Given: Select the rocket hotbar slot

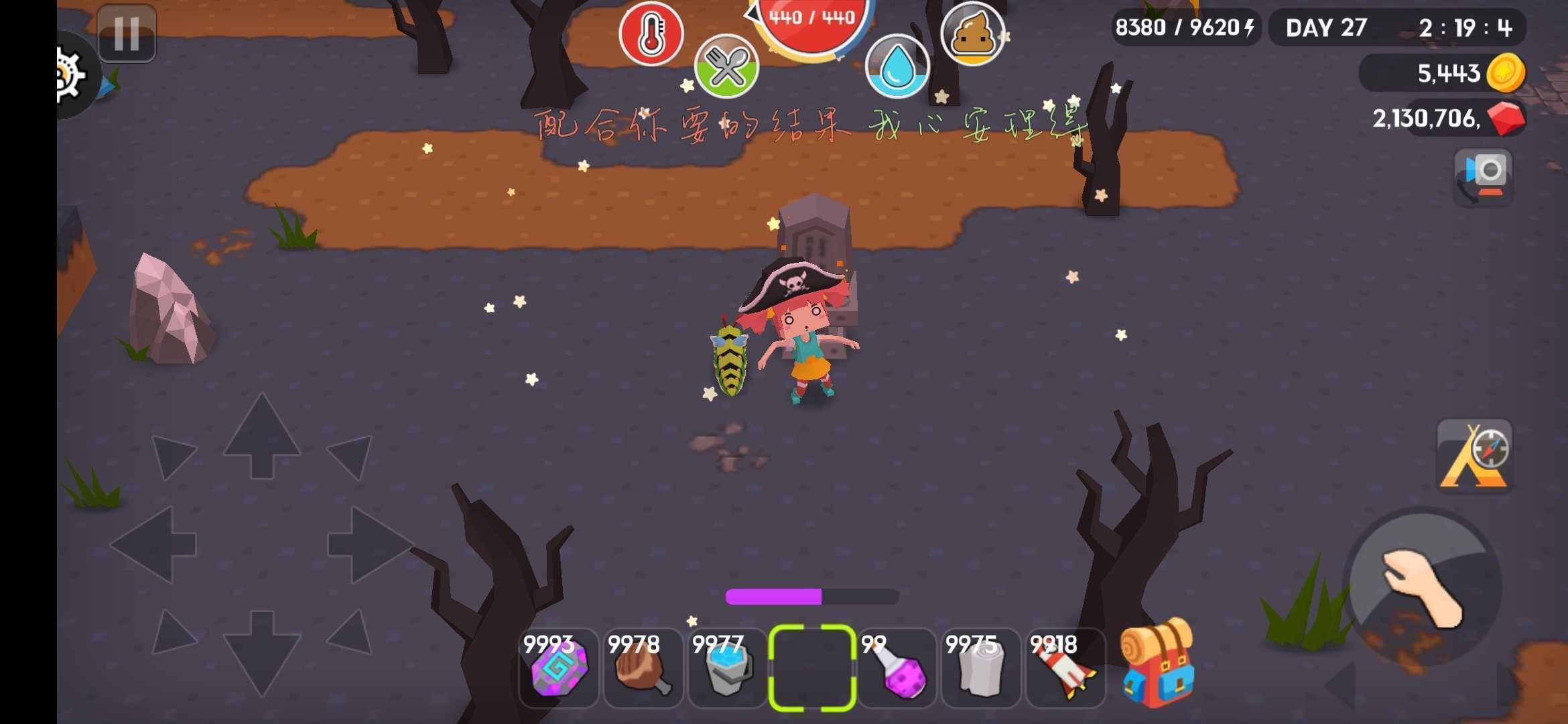Looking at the screenshot, I should pyautogui.click(x=1065, y=668).
